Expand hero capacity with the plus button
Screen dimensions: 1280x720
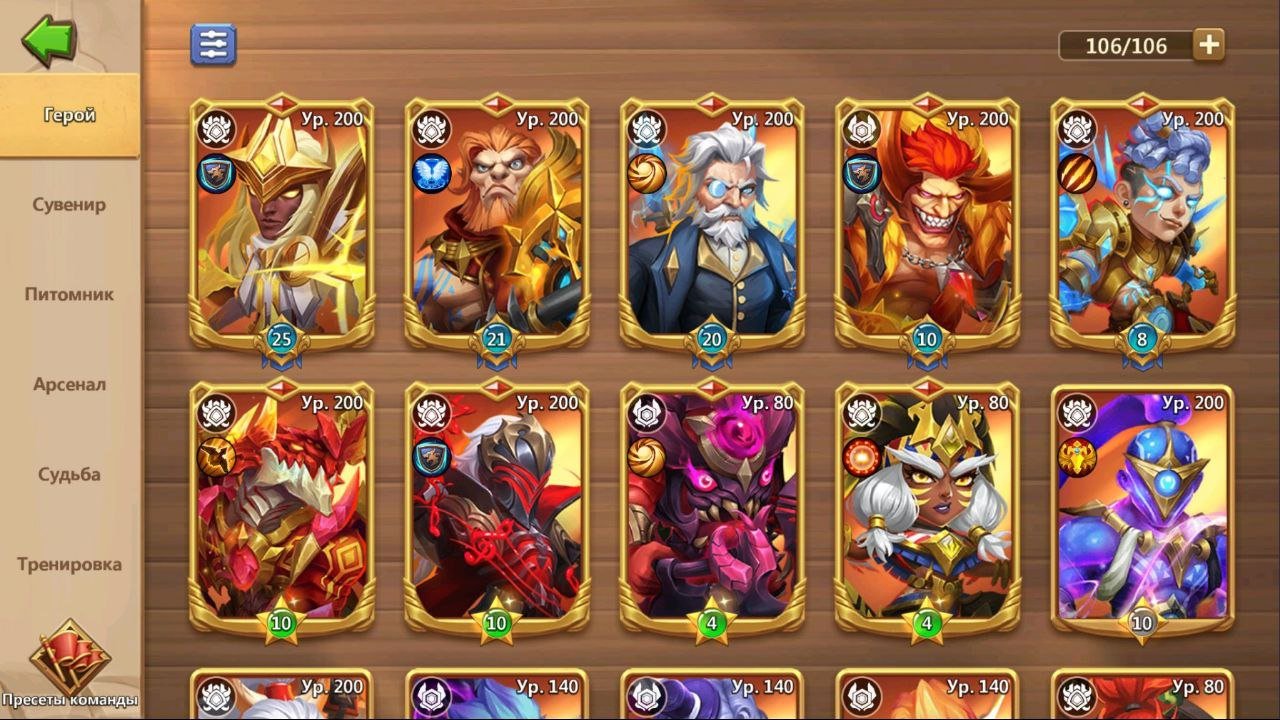1209,45
